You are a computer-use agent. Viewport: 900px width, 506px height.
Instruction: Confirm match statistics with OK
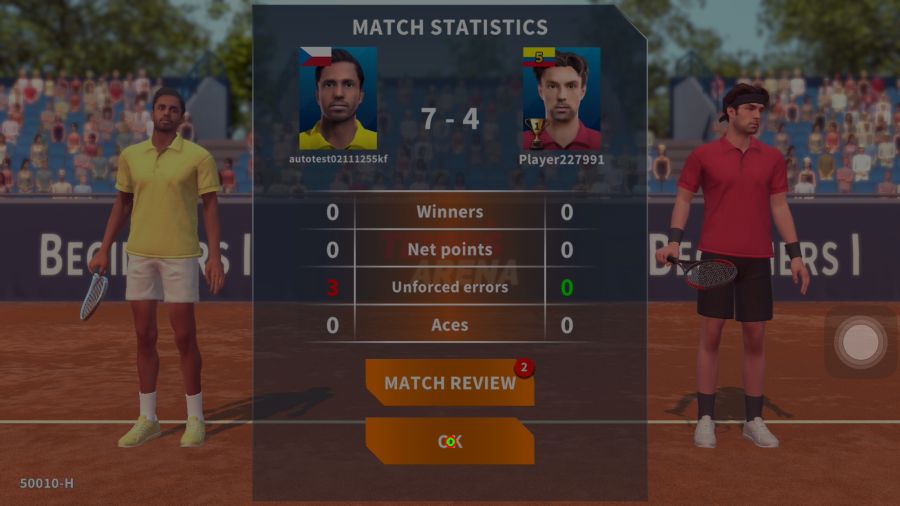coord(449,441)
